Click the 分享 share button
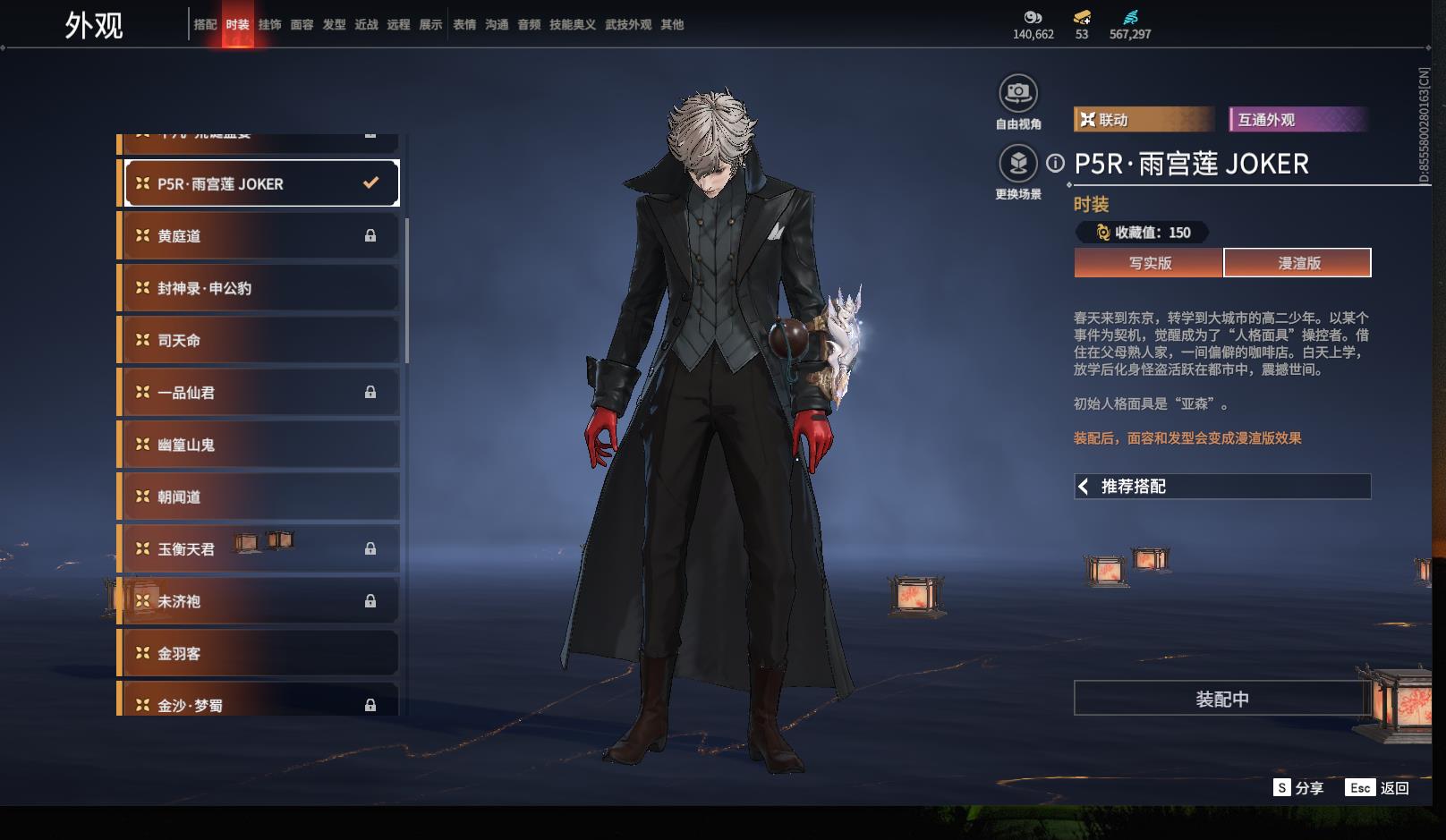 [1298, 788]
